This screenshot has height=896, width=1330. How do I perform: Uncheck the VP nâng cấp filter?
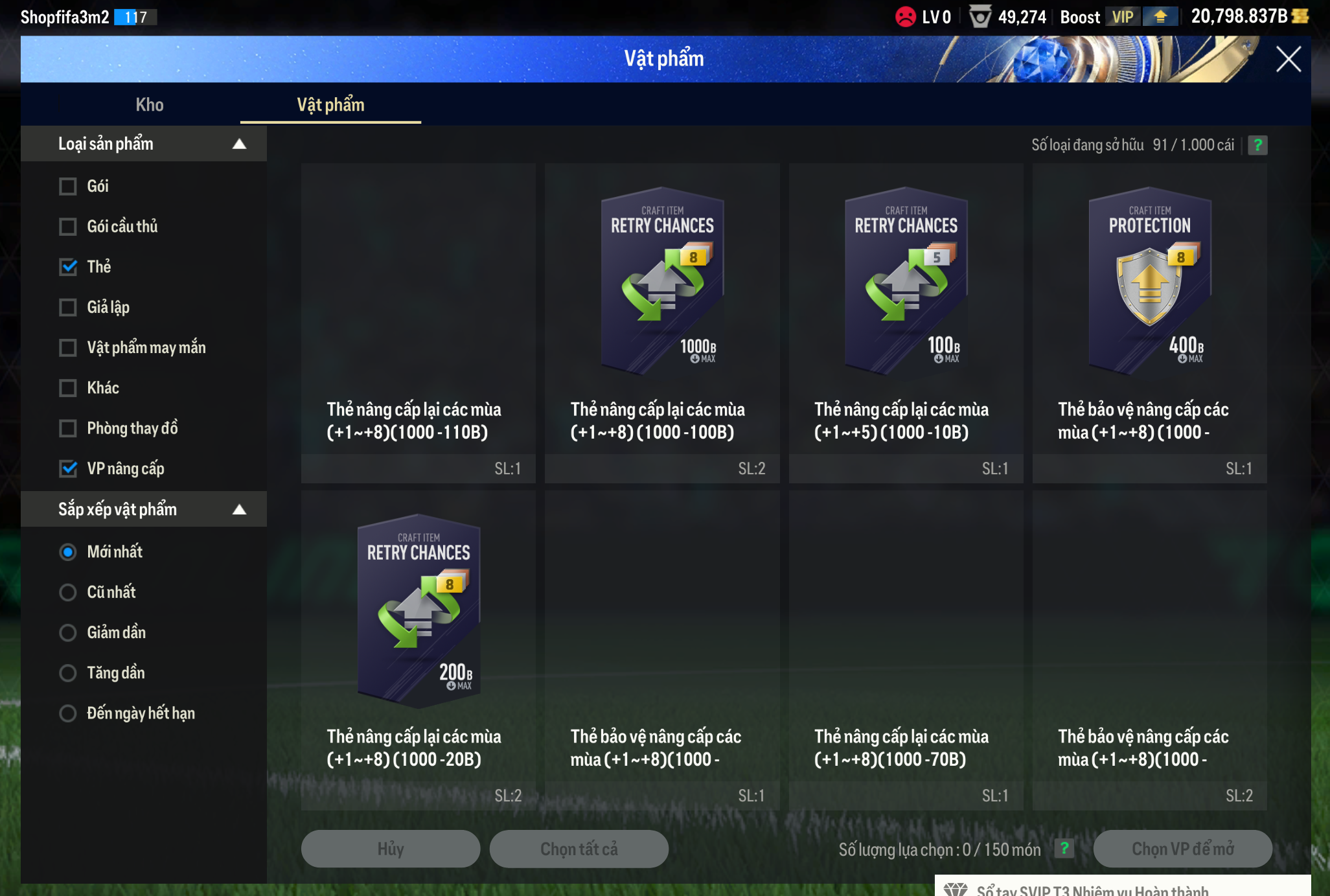tap(68, 468)
